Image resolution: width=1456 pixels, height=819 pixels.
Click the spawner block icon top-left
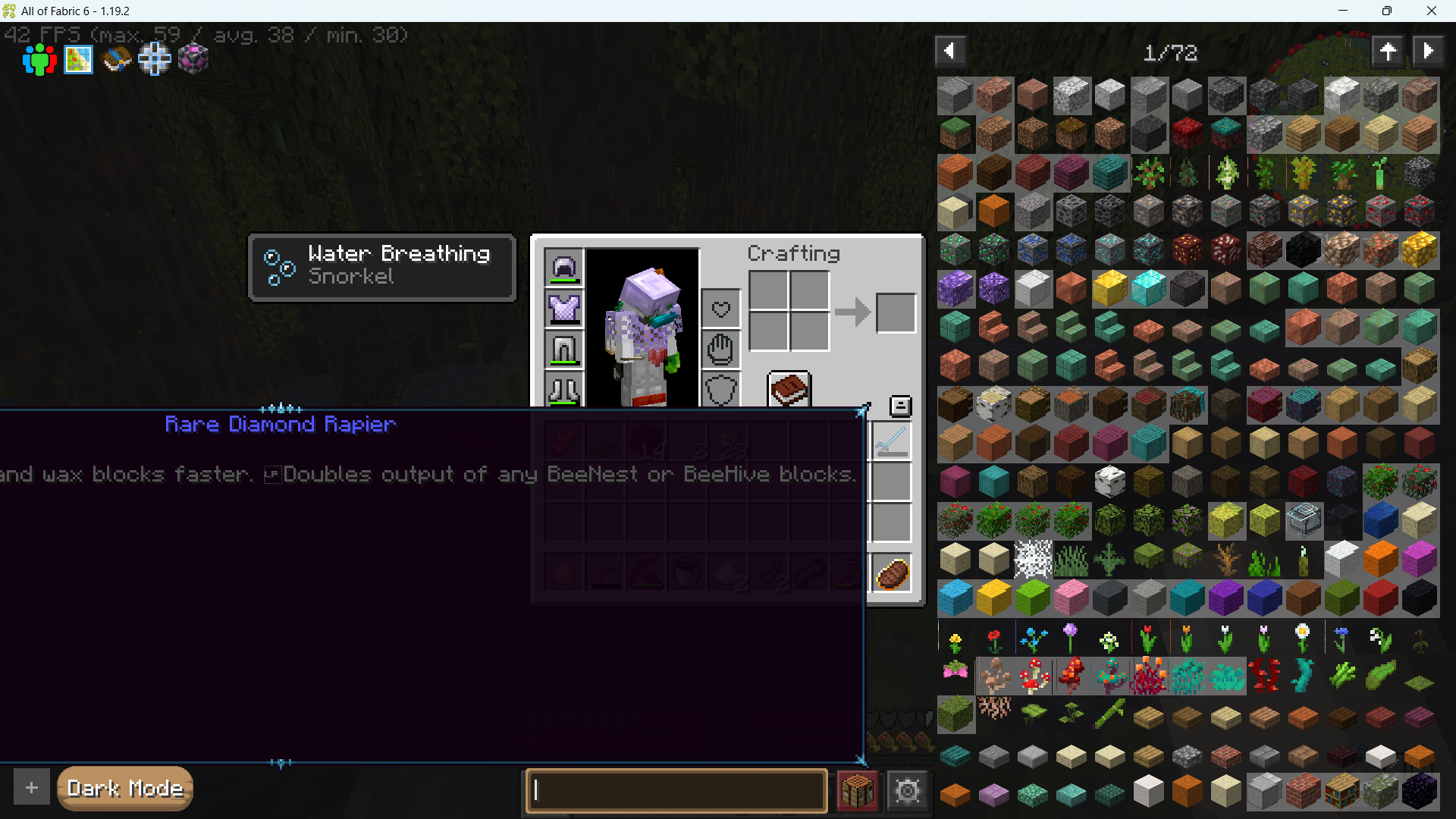[x=193, y=60]
